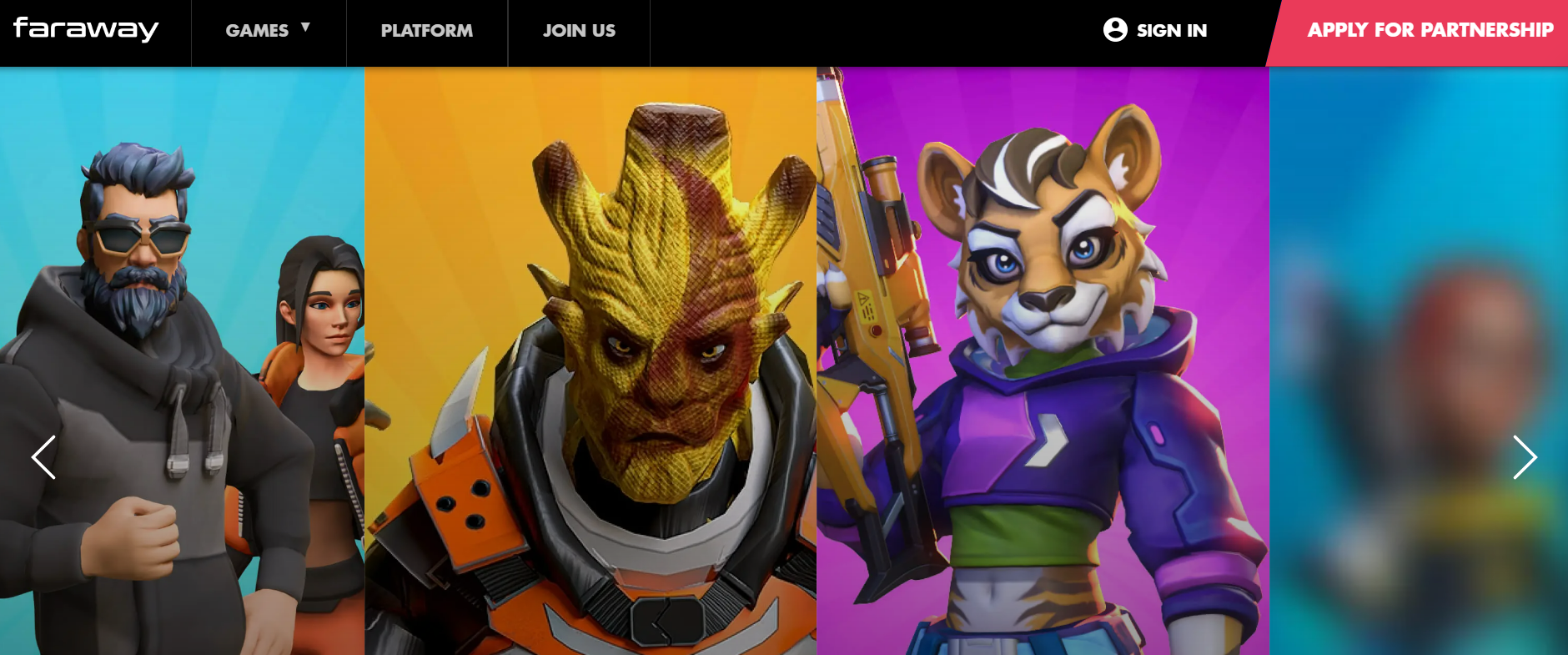The width and height of the screenshot is (1568, 655).
Task: Open the Join Us page
Action: pos(579,31)
